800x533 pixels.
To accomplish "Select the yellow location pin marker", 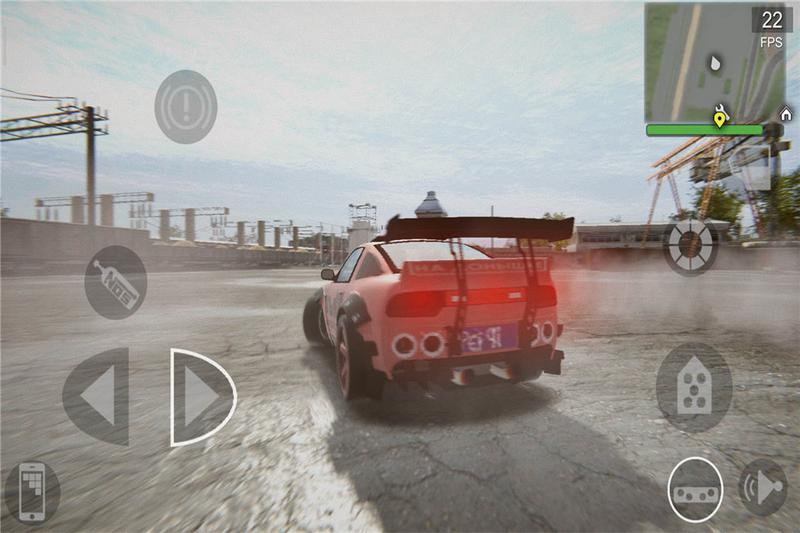I will click(x=720, y=119).
